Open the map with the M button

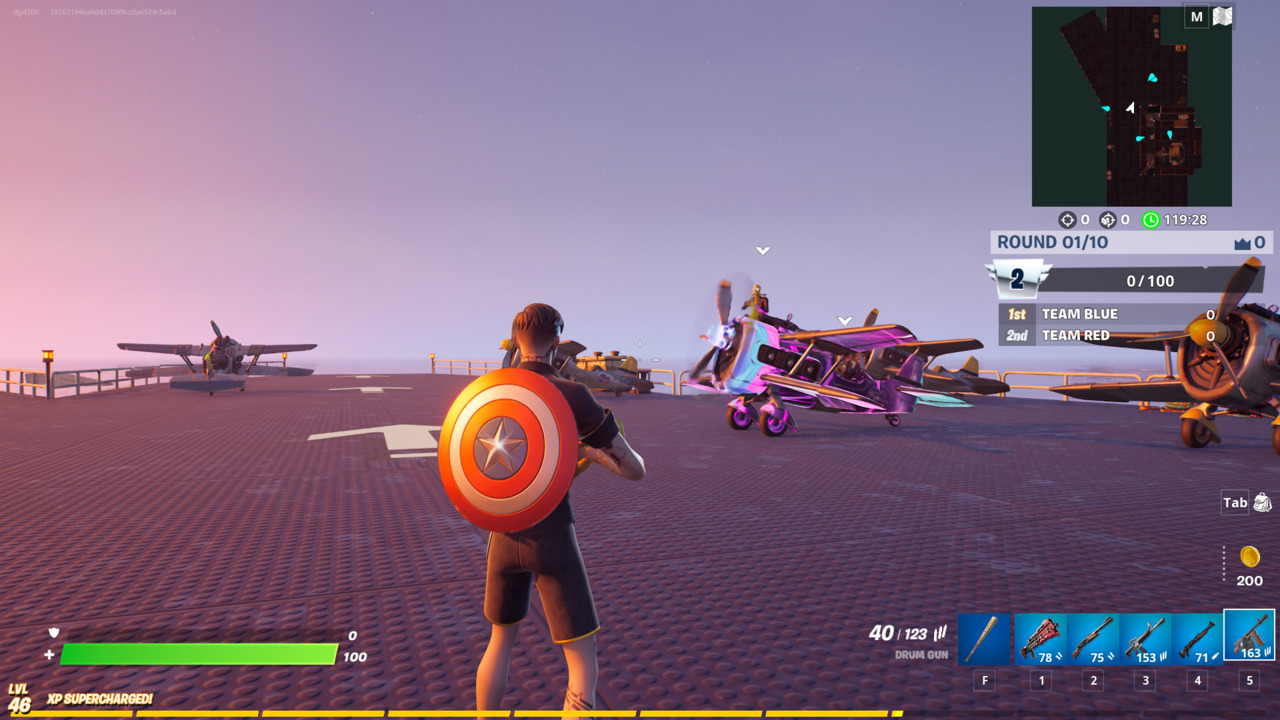(x=1196, y=16)
